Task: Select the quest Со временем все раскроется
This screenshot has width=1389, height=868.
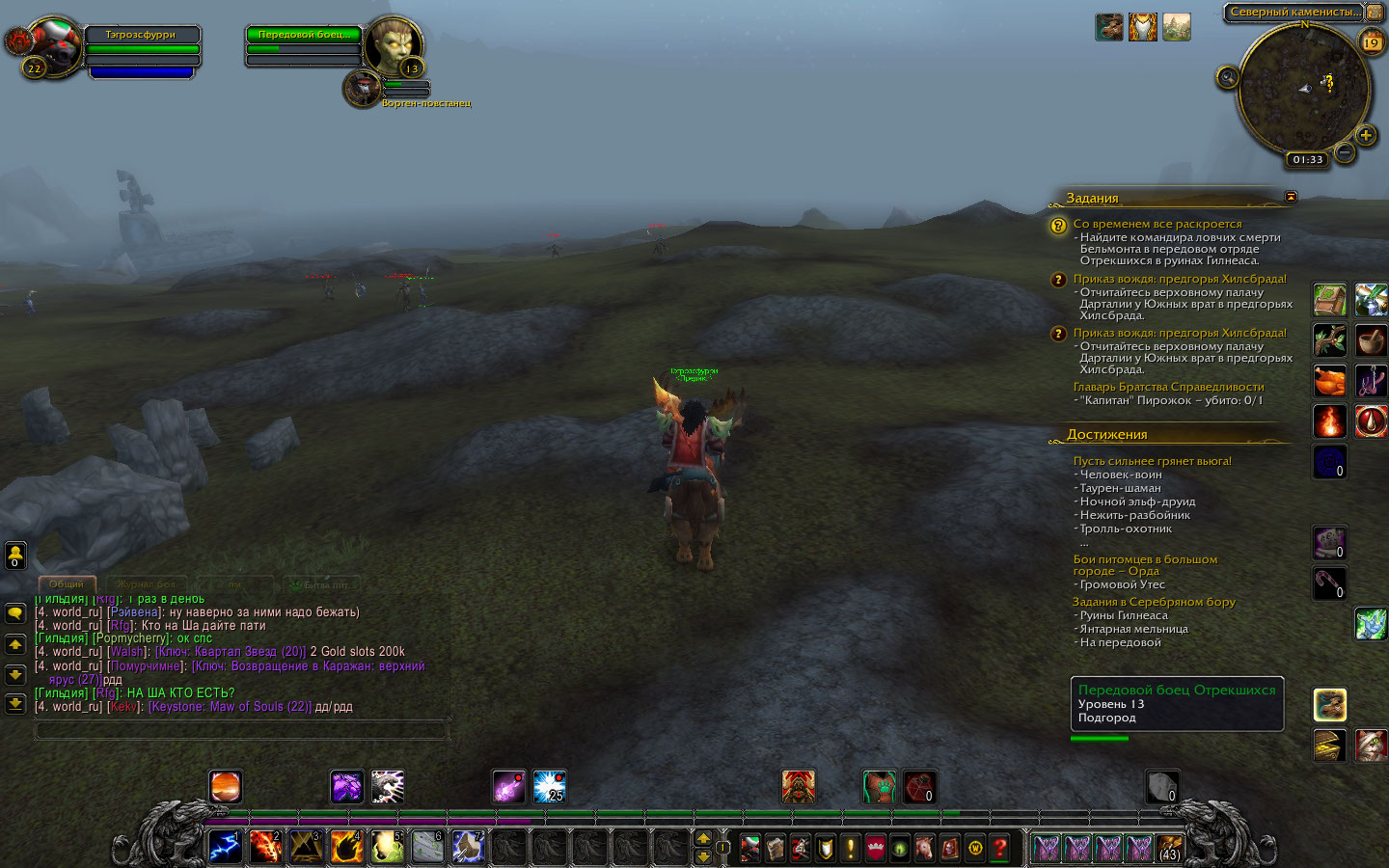Action: click(1157, 224)
